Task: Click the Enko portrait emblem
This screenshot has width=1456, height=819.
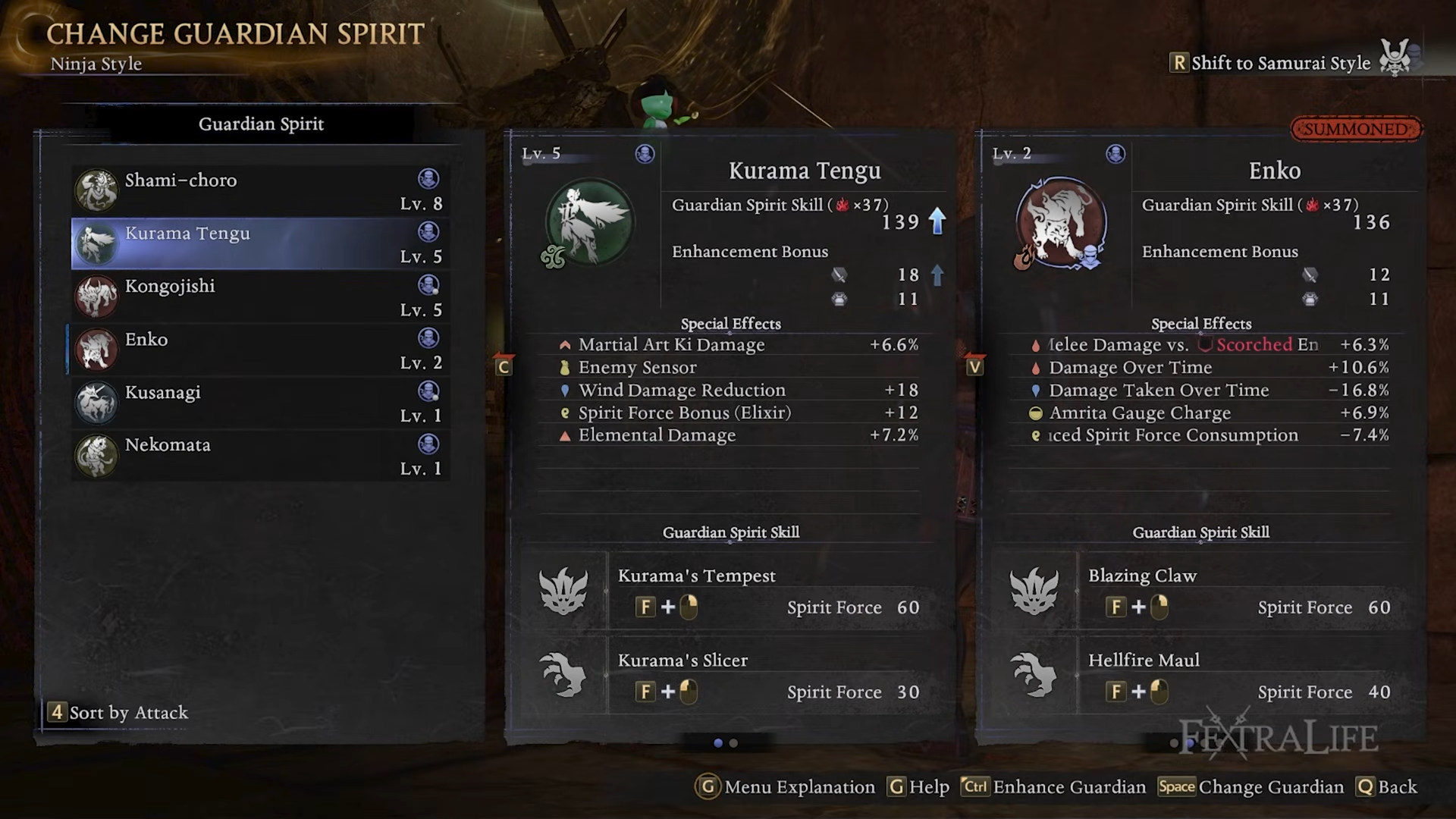Action: [x=1060, y=222]
